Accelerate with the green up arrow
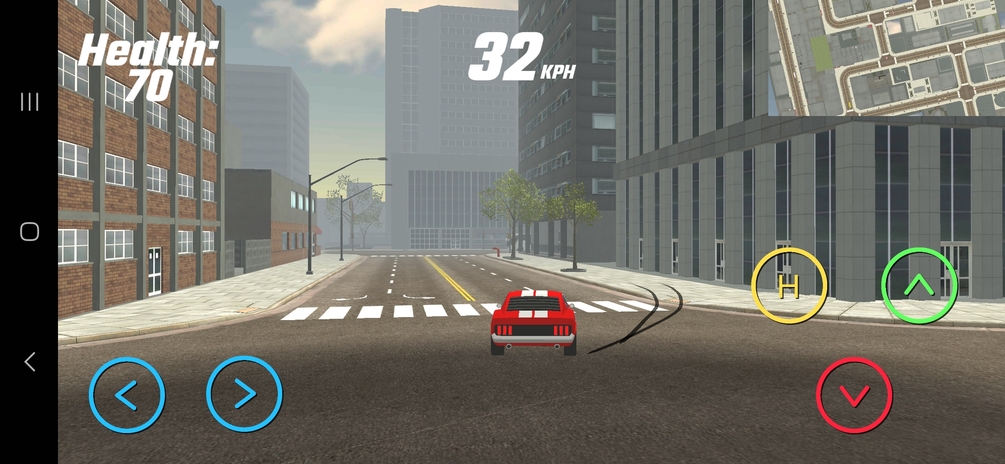1005x464 pixels. (918, 286)
